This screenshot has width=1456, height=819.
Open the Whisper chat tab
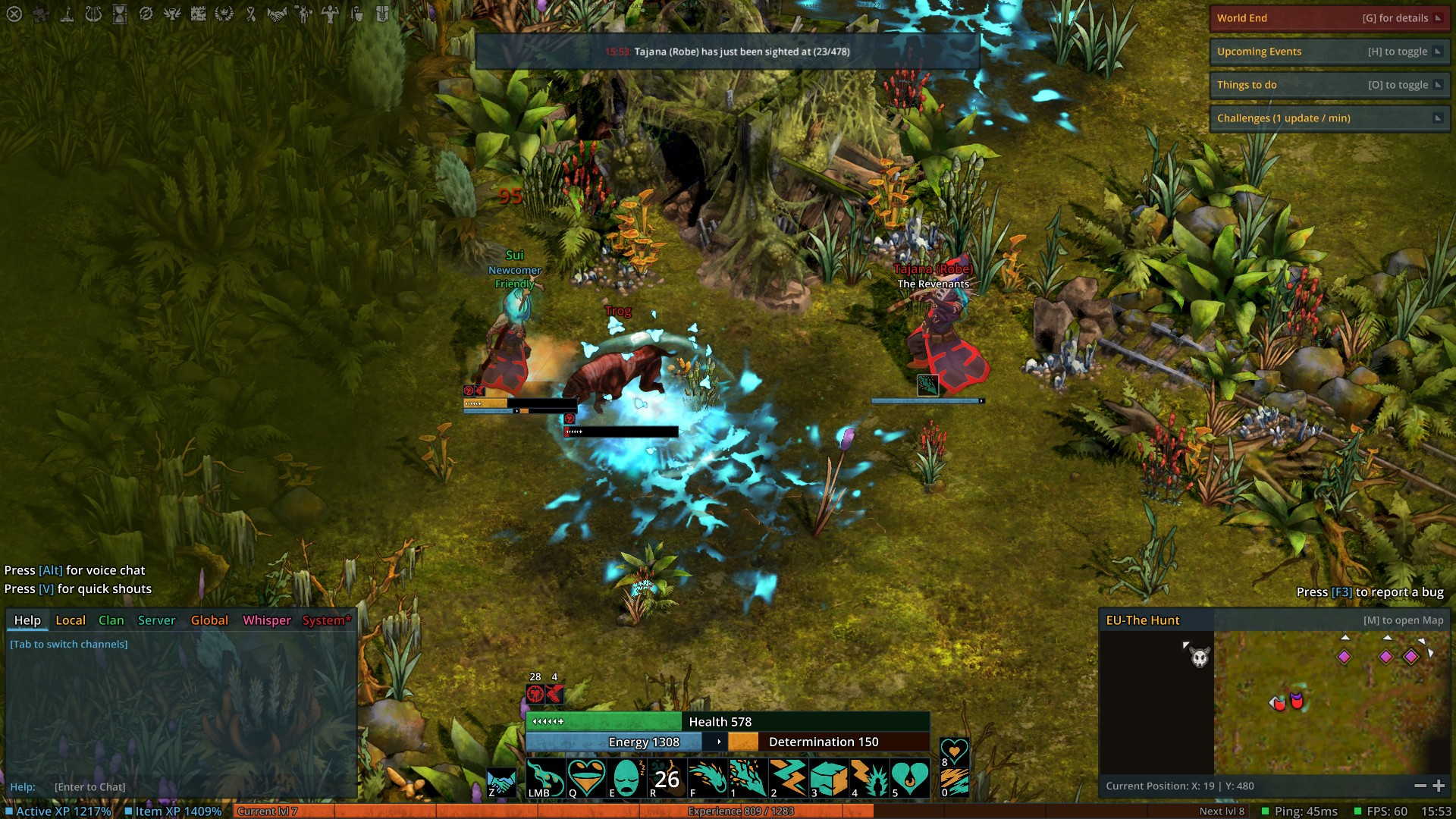pyautogui.click(x=266, y=620)
